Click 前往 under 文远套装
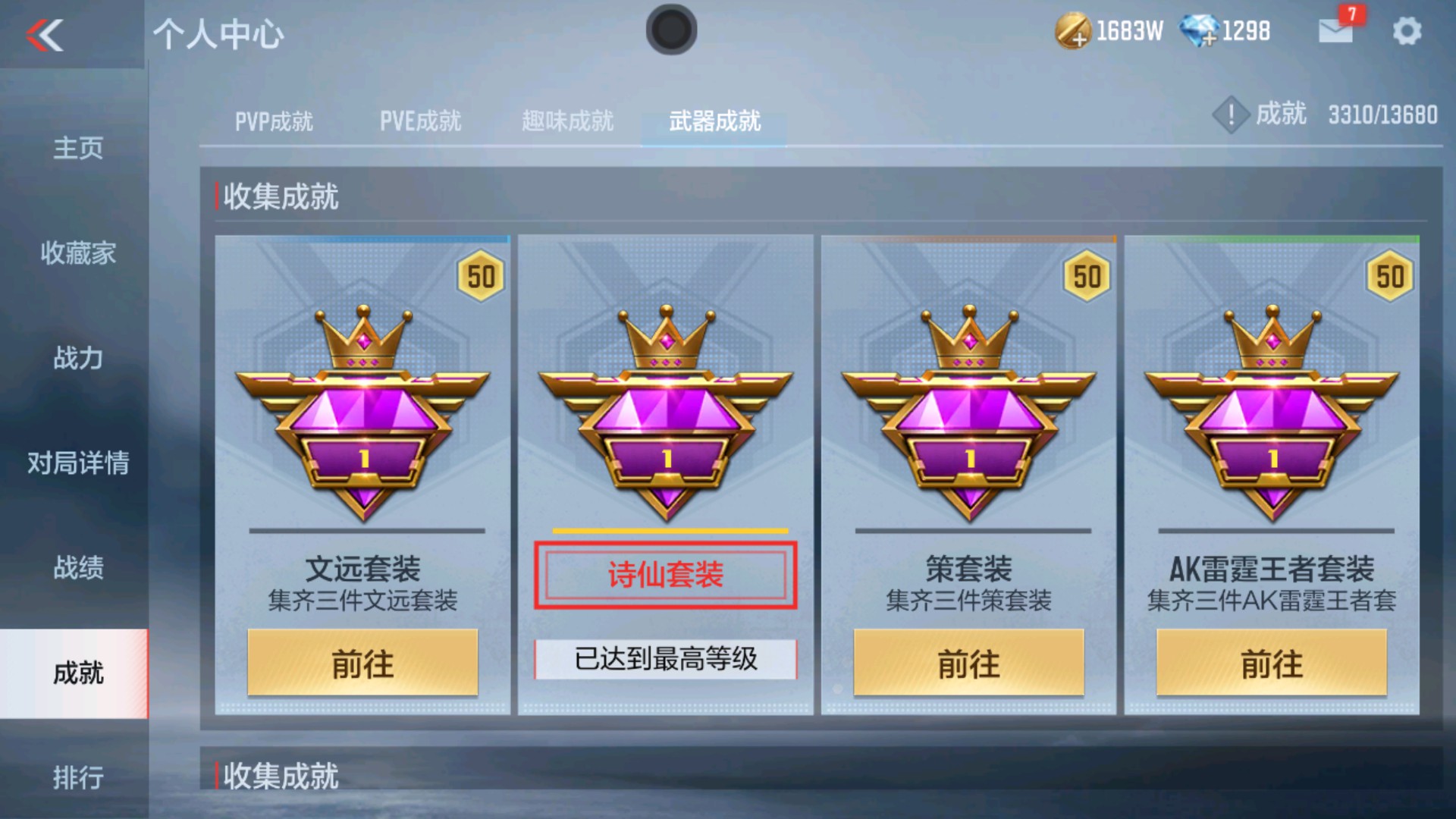 (362, 664)
